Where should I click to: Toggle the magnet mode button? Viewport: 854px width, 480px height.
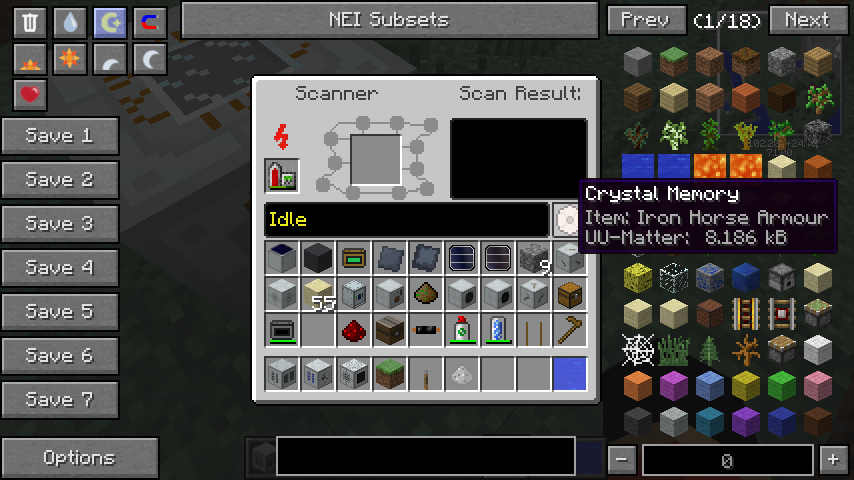(149, 23)
